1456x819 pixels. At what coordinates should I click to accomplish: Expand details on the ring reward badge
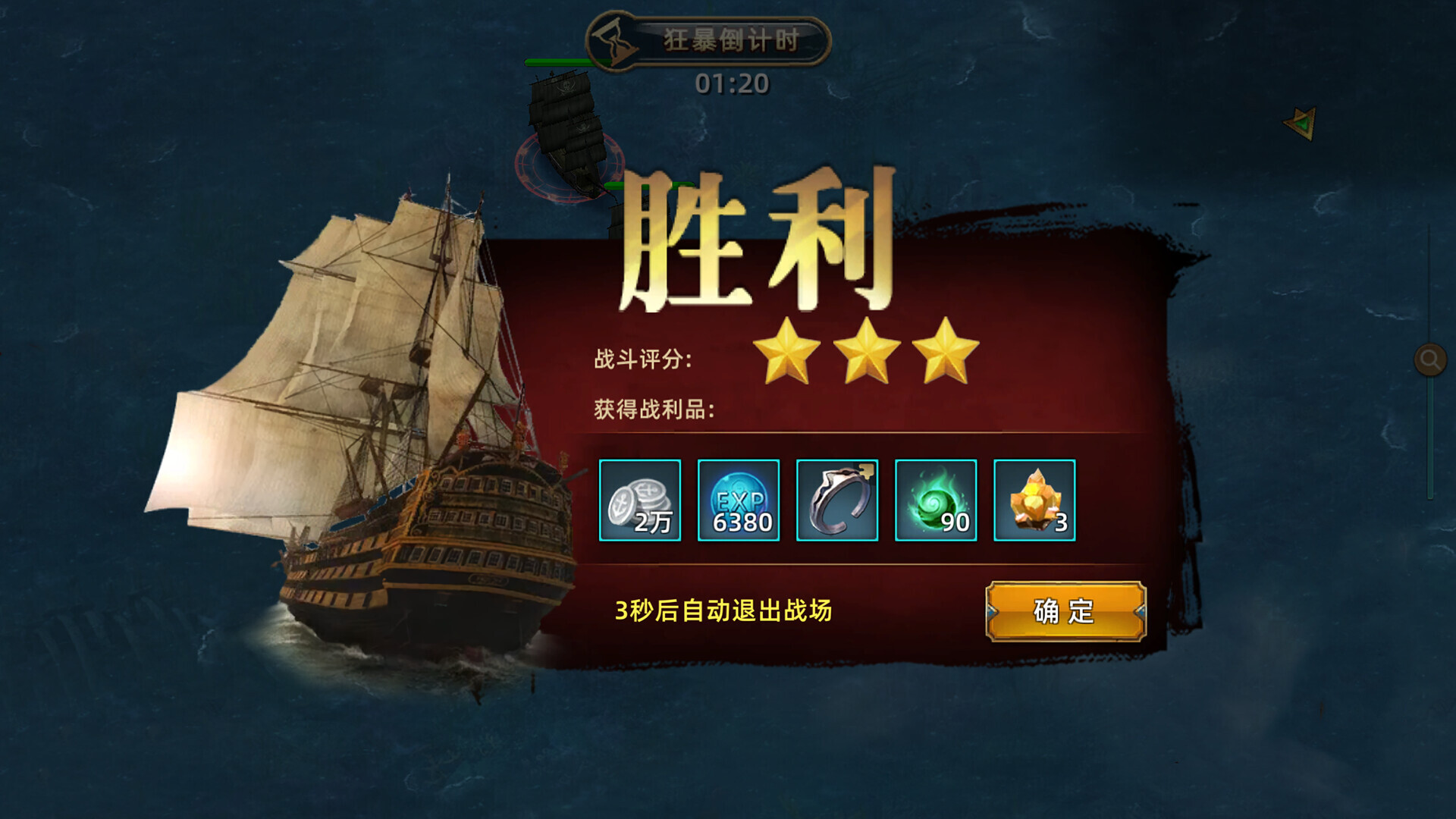[867, 472]
